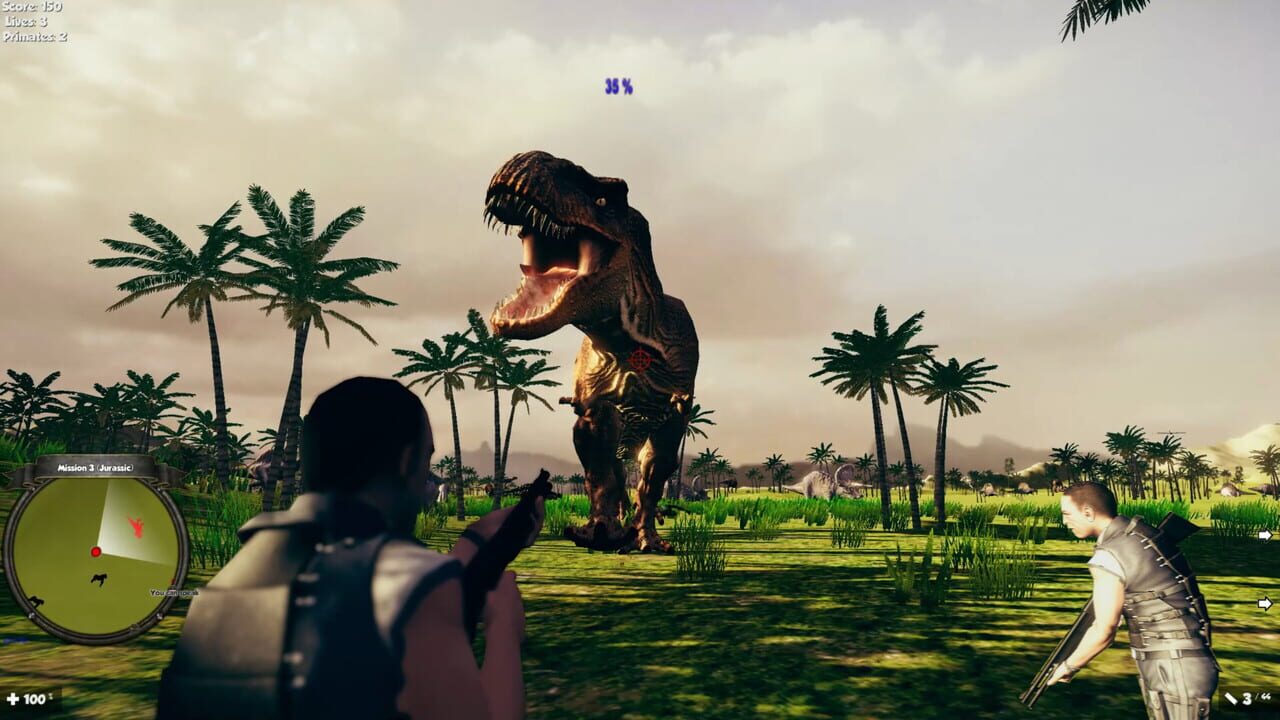1280x720 pixels.
Task: Click the player position dot on the radar
Action: pyautogui.click(x=96, y=551)
